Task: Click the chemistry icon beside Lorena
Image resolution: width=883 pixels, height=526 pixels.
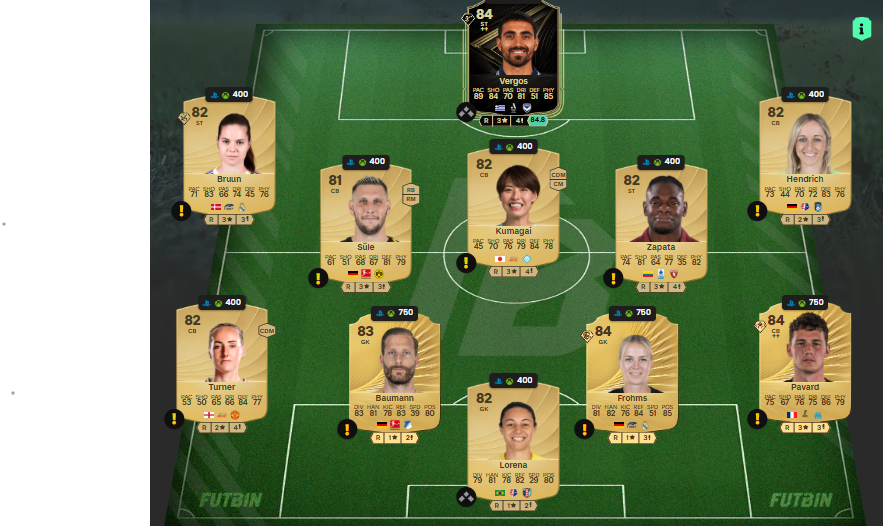Action: 466,497
